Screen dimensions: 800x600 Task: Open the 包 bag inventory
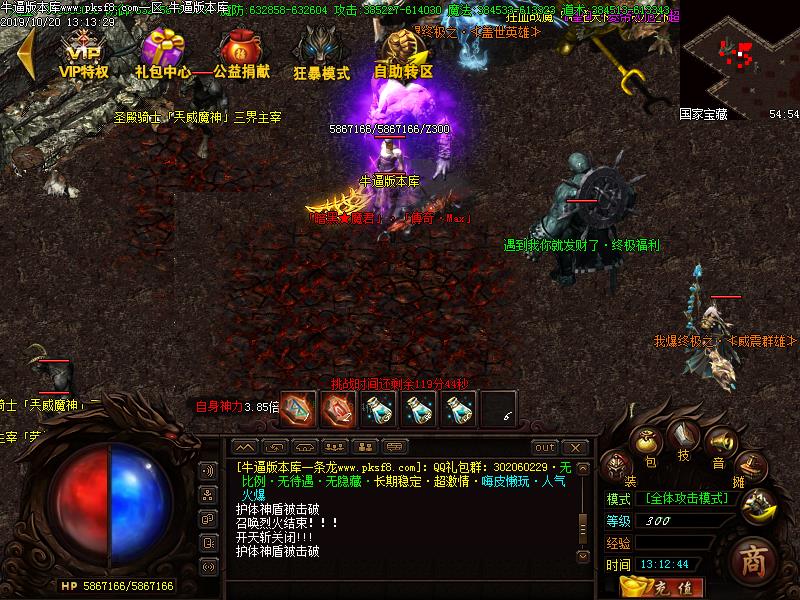[648, 442]
